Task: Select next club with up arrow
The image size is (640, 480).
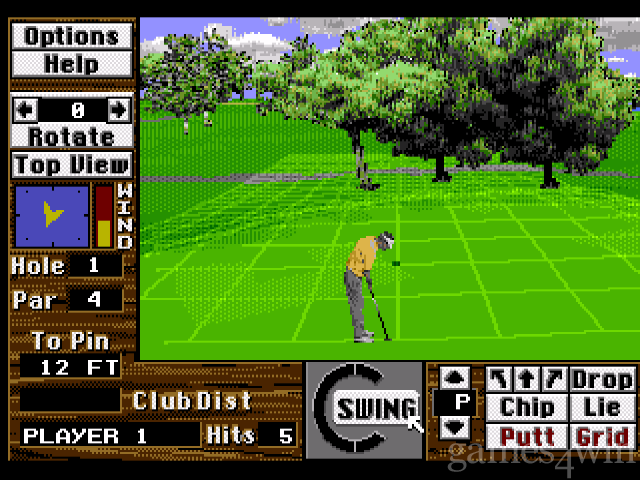Action: point(454,378)
